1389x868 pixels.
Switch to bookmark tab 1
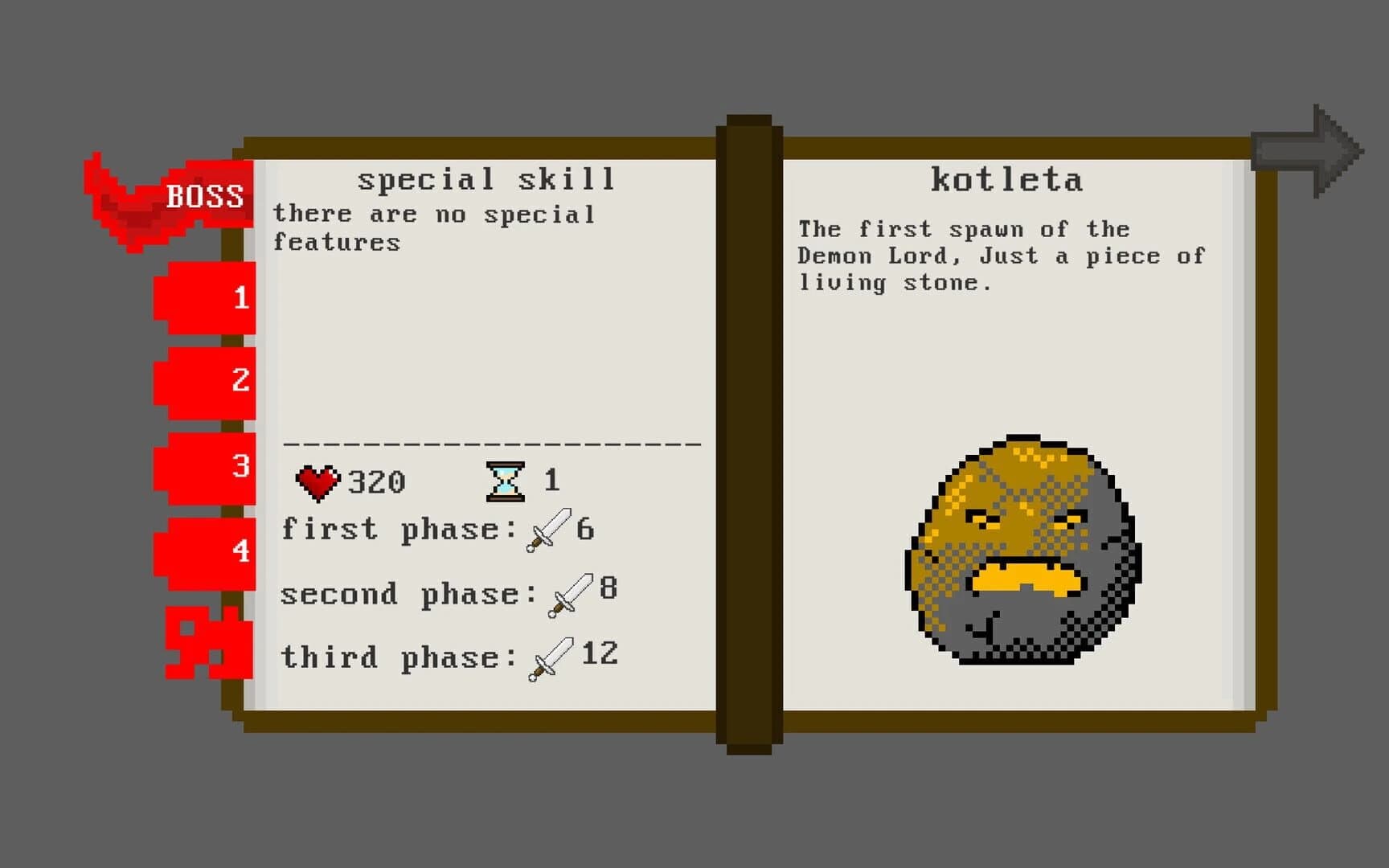(x=205, y=299)
